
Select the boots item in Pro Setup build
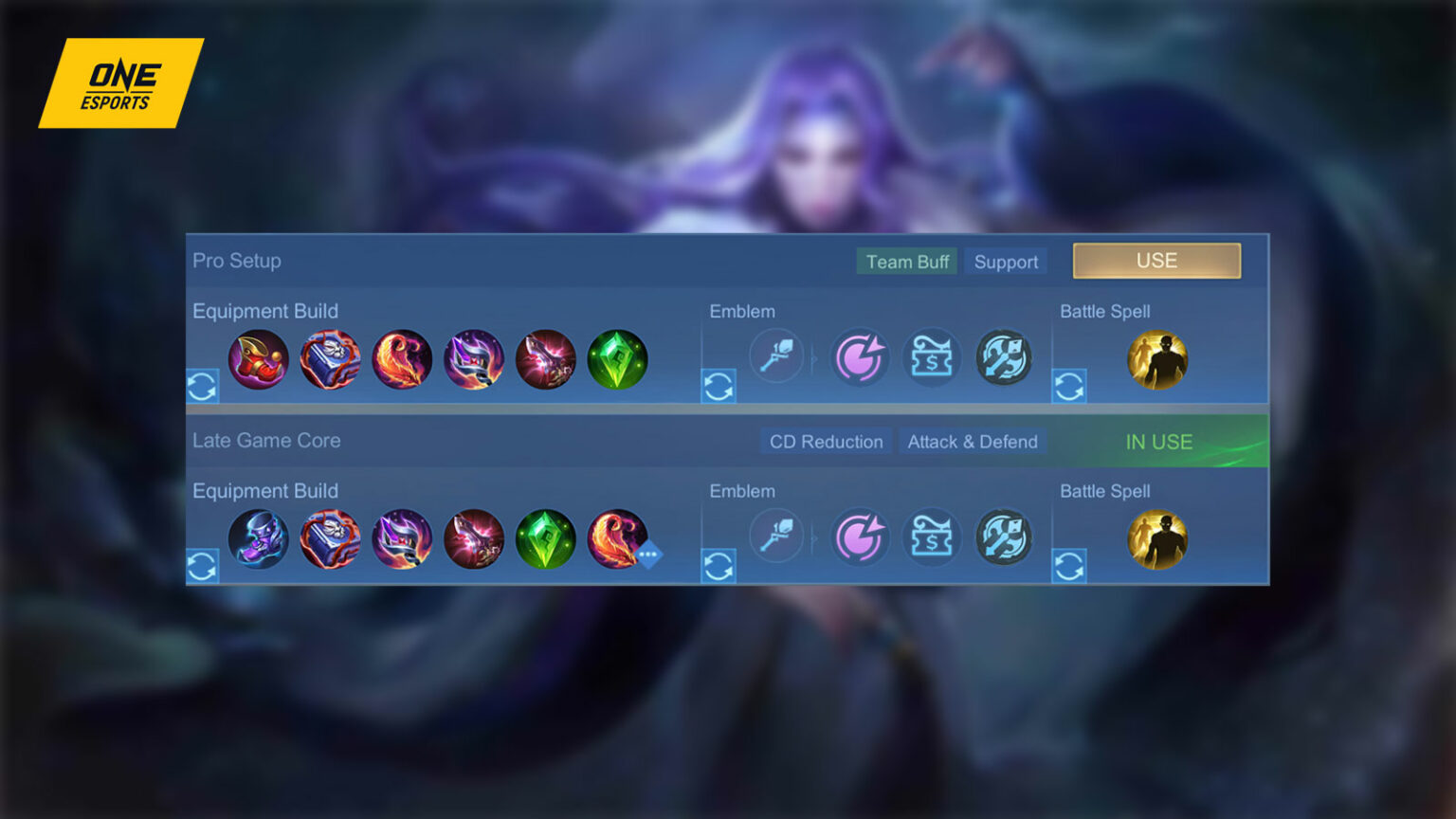[258, 358]
